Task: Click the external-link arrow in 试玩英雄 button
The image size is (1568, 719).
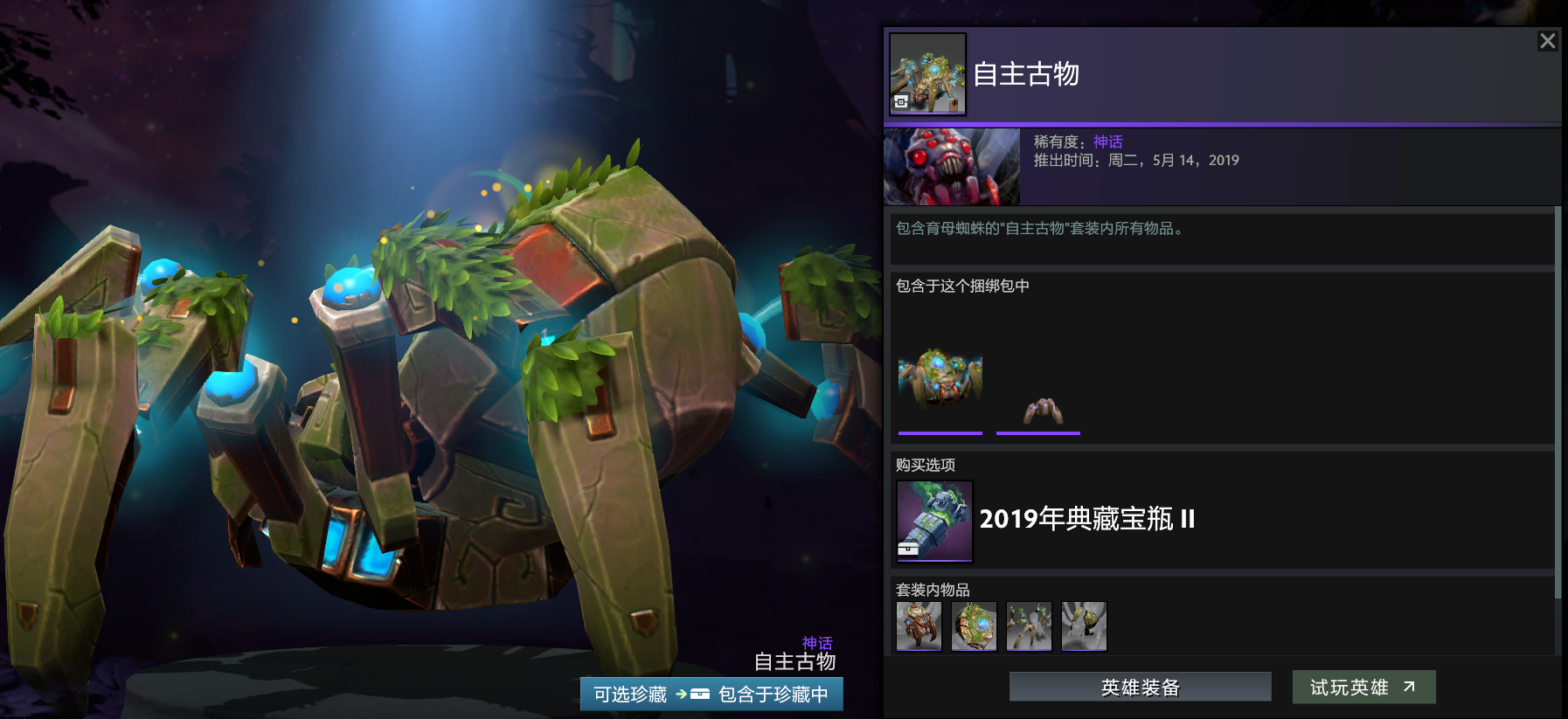Action: (1410, 685)
